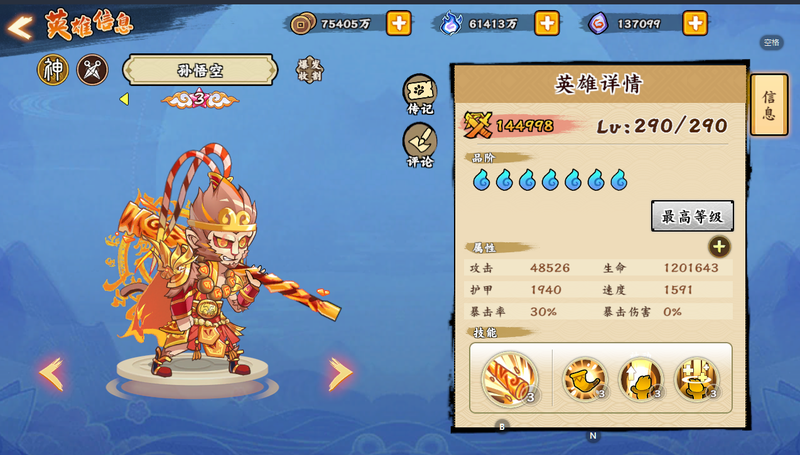The height and width of the screenshot is (455, 800).
Task: Go back using the top-left arrow
Action: coord(20,27)
